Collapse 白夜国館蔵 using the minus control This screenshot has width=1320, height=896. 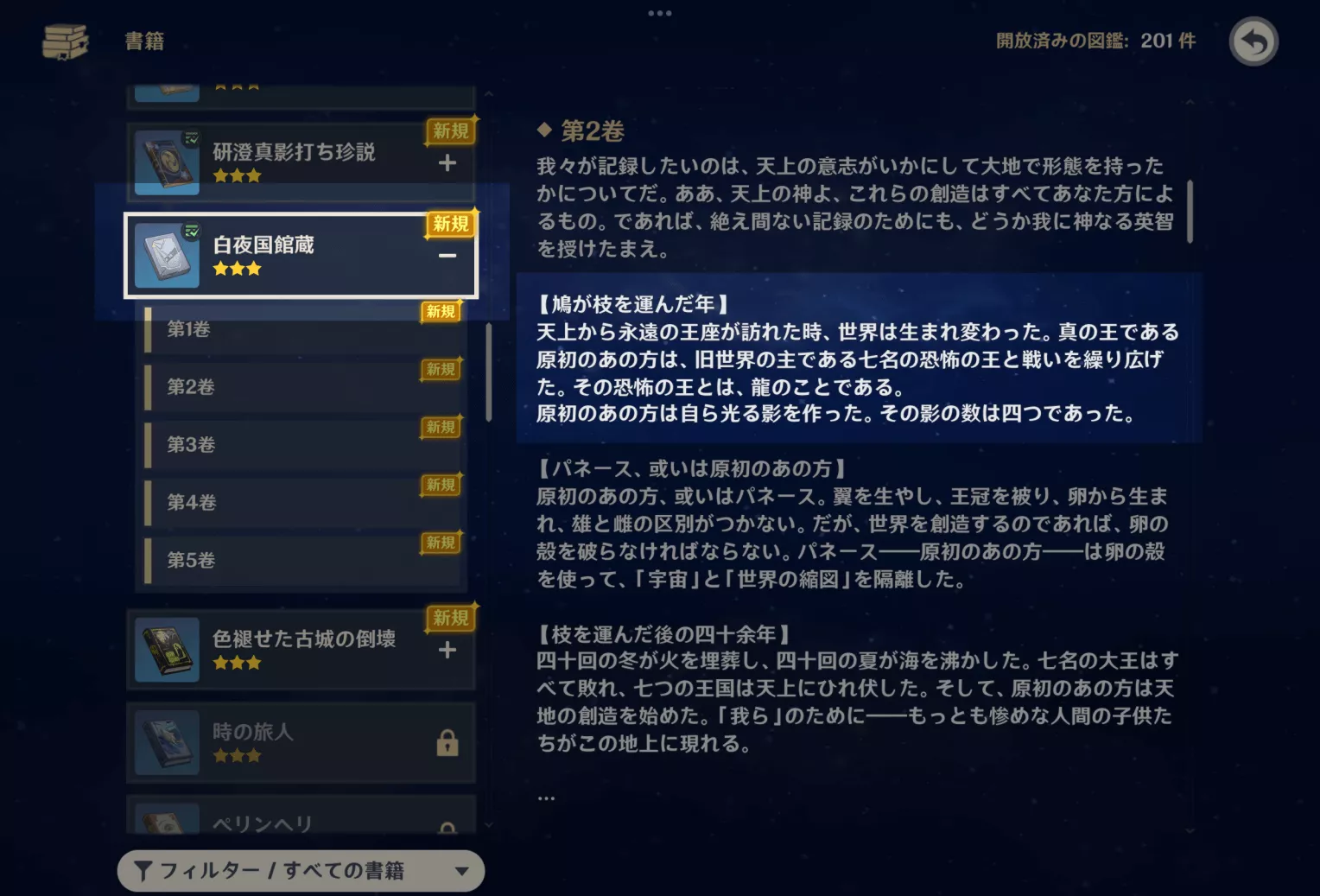(x=447, y=255)
